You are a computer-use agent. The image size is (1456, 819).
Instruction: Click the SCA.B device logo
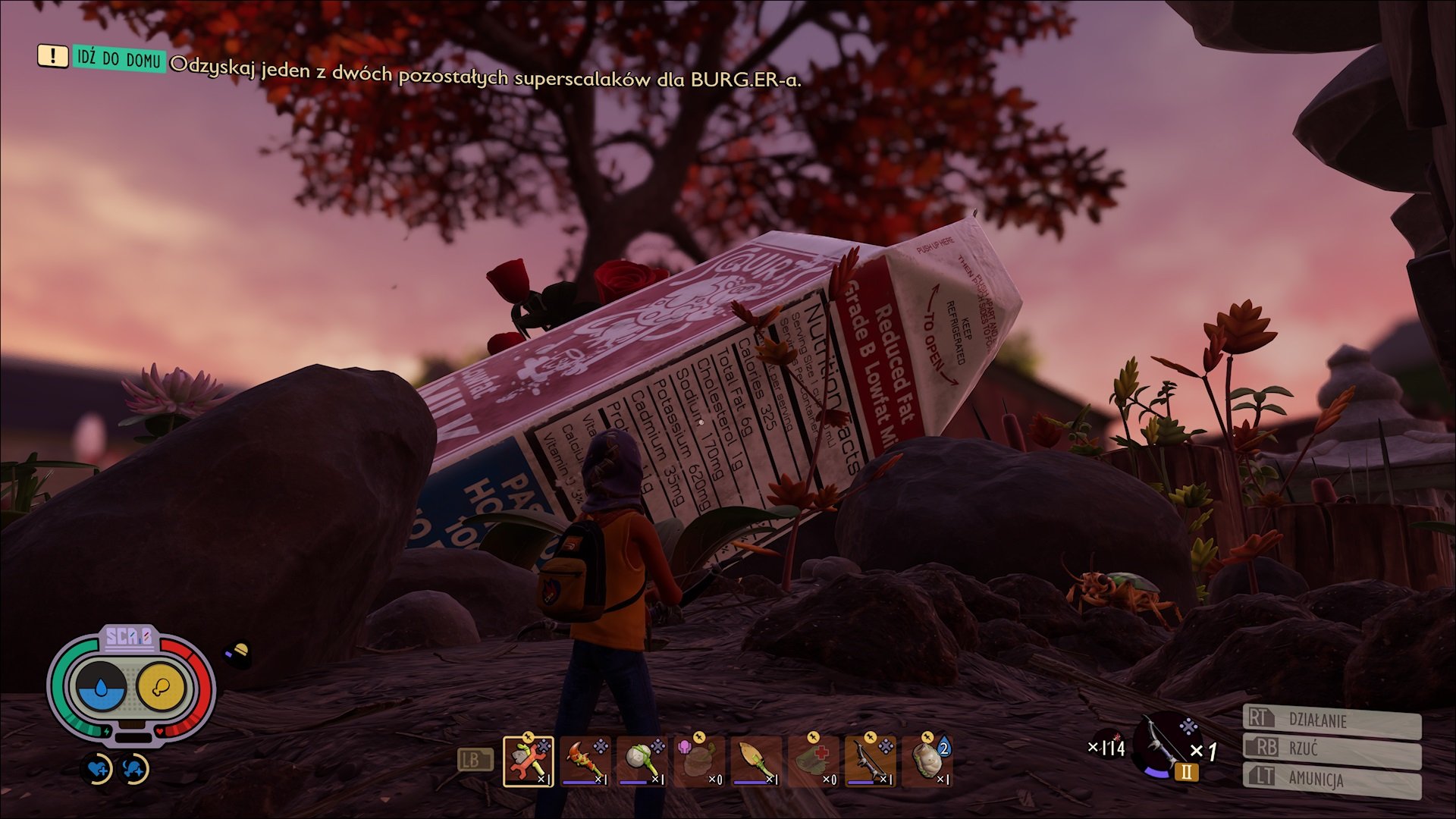click(128, 637)
